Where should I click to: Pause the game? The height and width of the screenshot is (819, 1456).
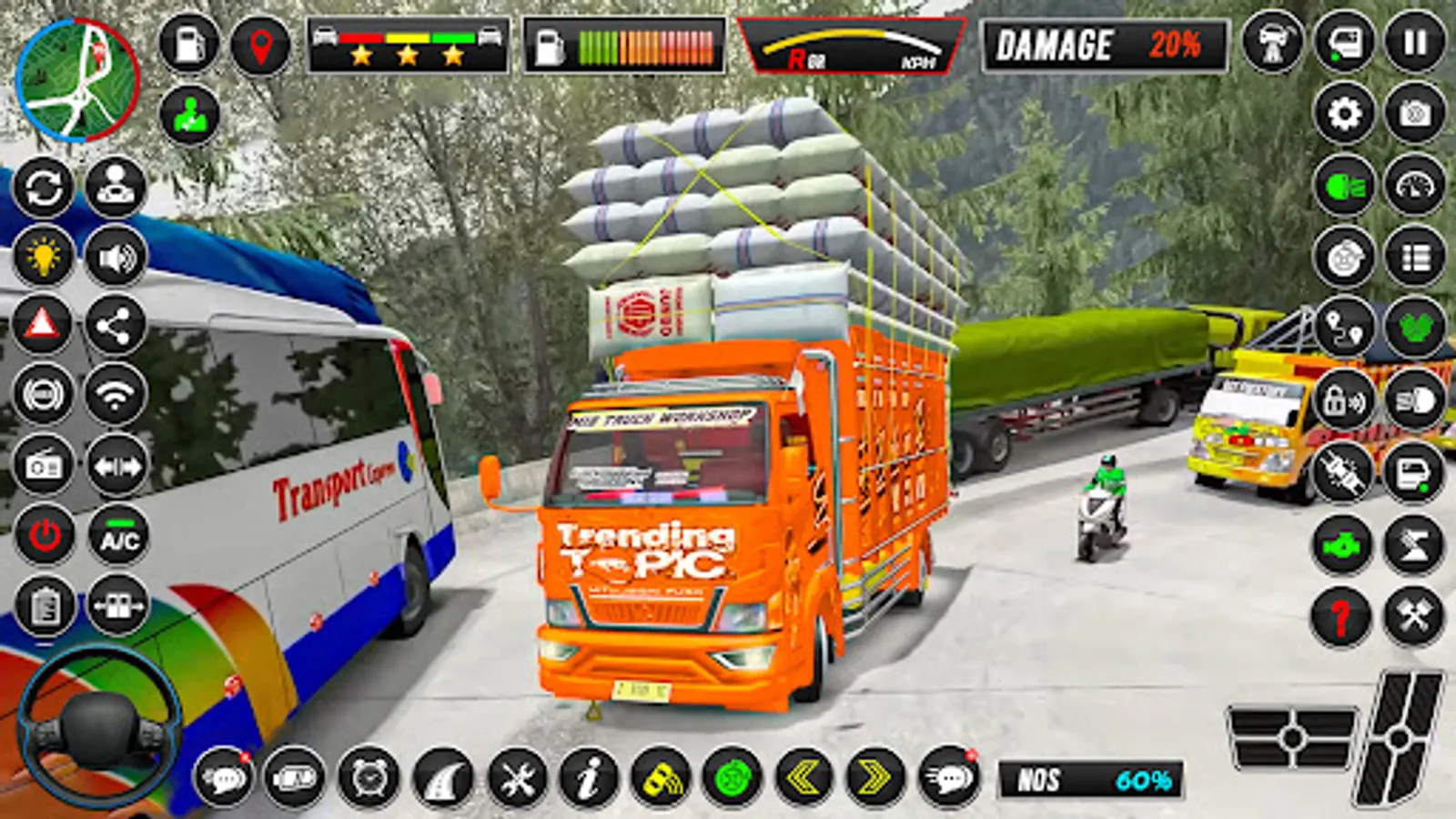[1414, 43]
